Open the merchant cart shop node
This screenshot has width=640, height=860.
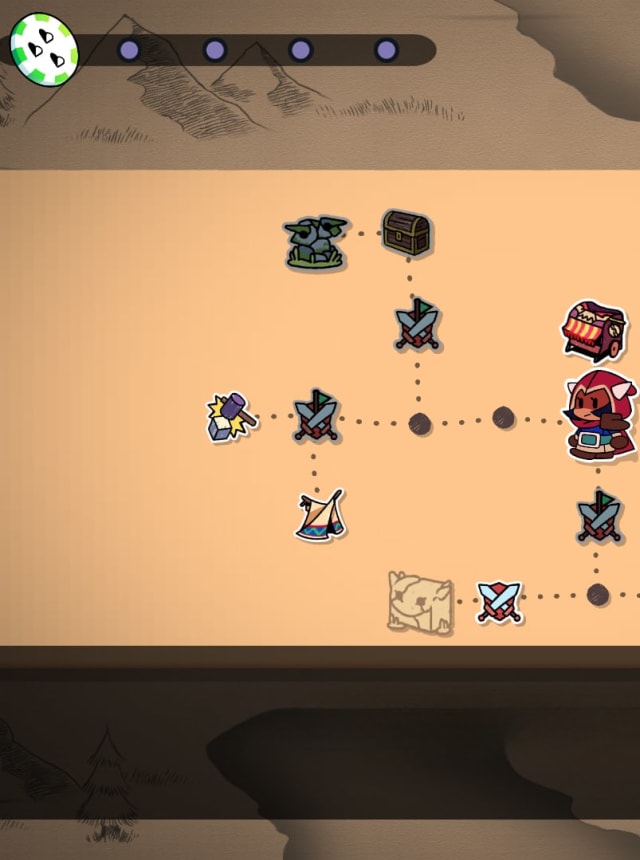pos(594,331)
